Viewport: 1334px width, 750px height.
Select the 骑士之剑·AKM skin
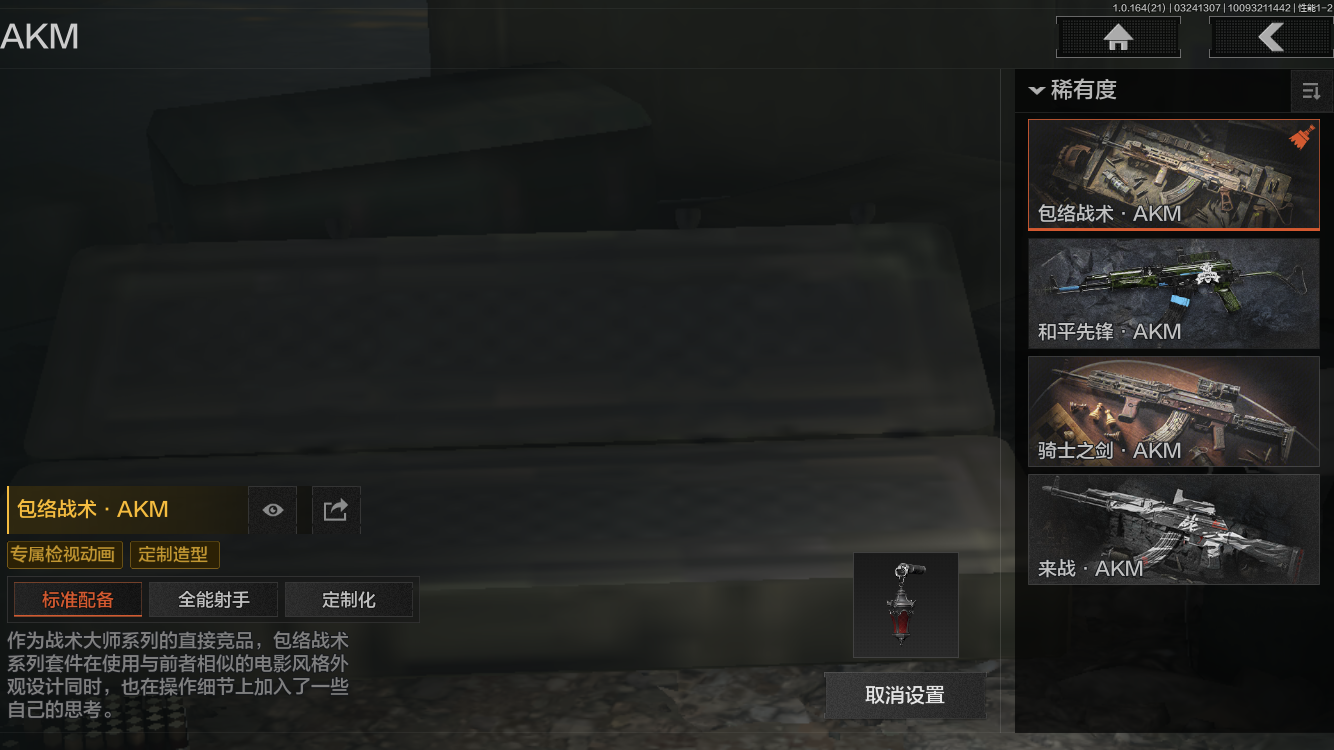pyautogui.click(x=1173, y=412)
